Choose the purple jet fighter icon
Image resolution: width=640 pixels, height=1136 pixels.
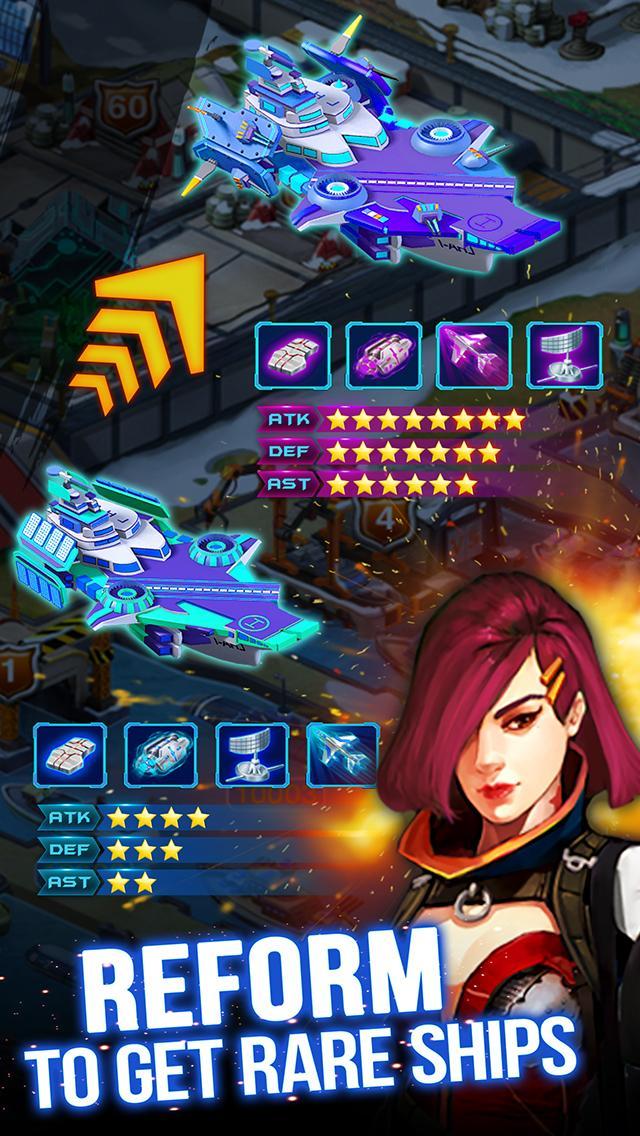(x=474, y=357)
